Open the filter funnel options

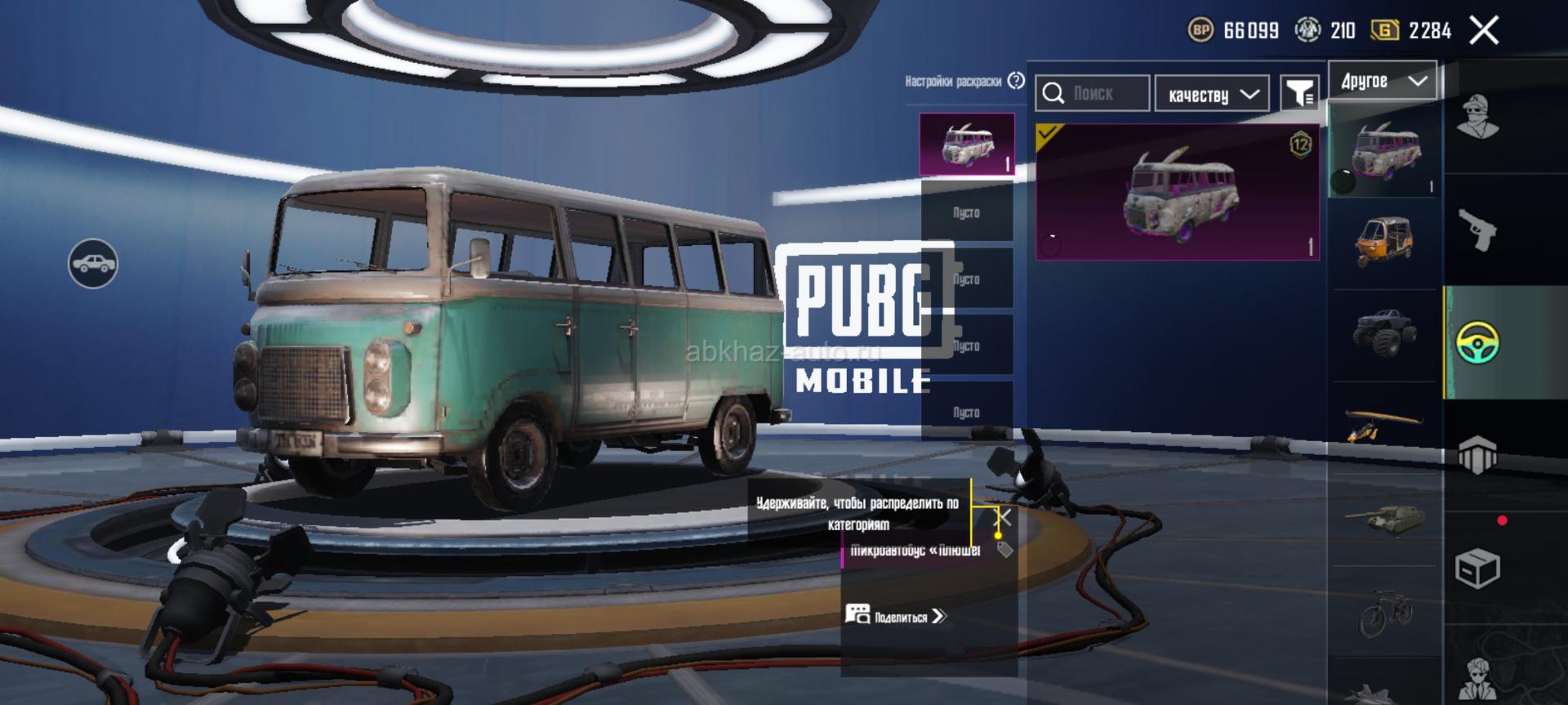1298,94
